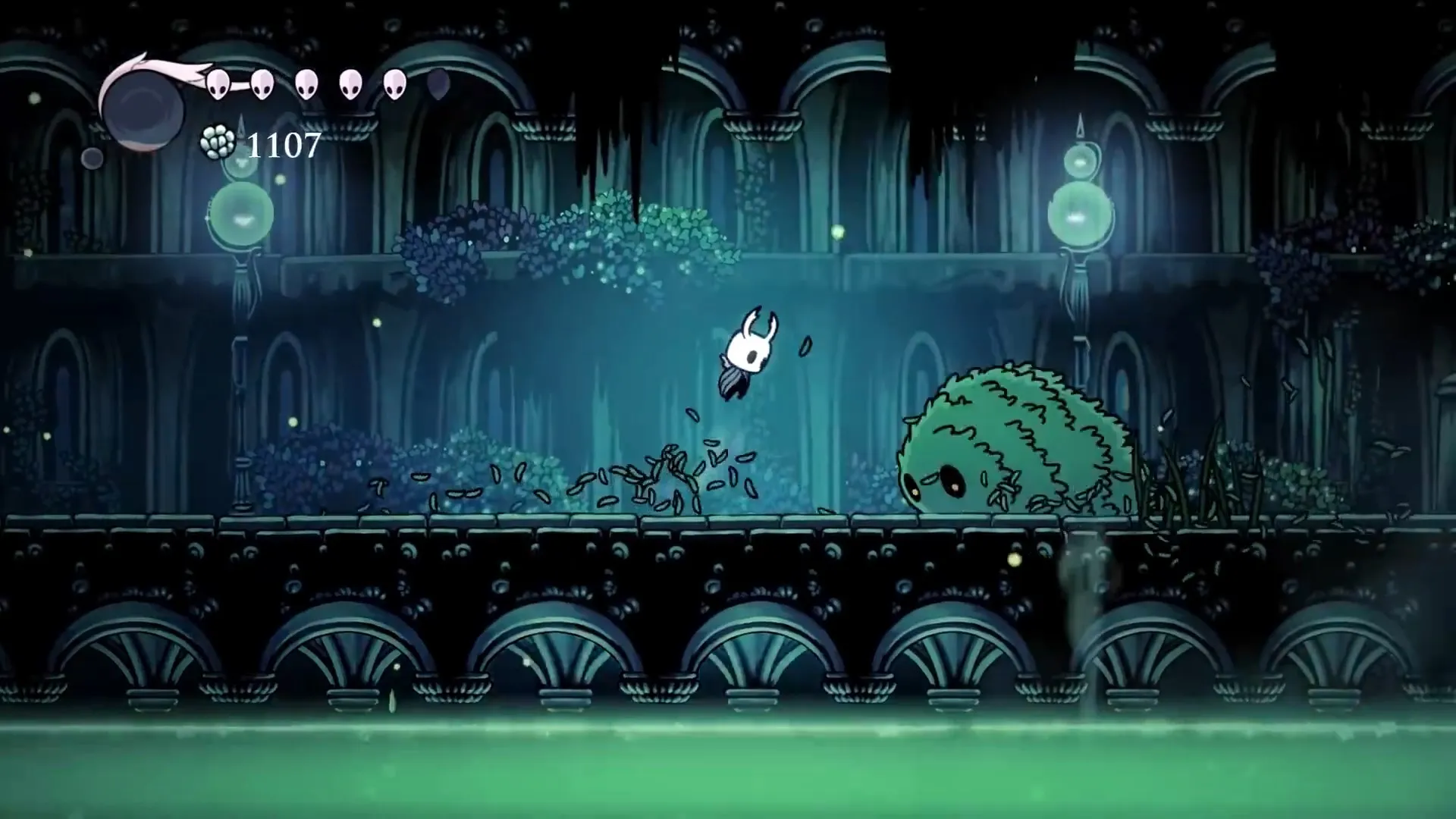1456x819 pixels.
Task: Toggle the faded broken mask on the HUD
Action: 438,85
